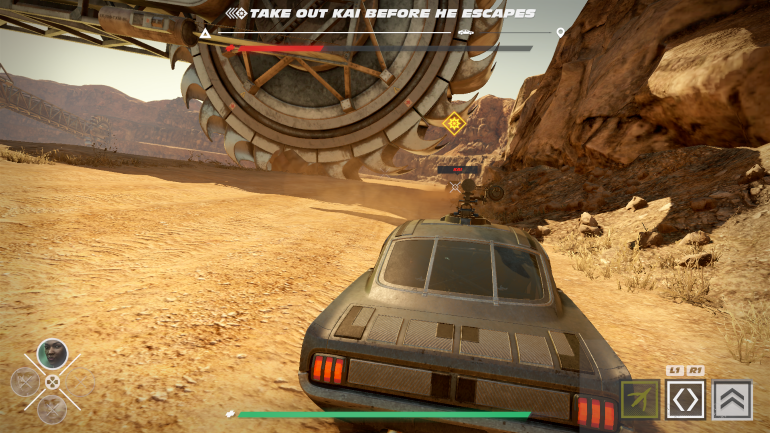
Task: Click the car marker on the chase tracker
Action: [x=465, y=33]
